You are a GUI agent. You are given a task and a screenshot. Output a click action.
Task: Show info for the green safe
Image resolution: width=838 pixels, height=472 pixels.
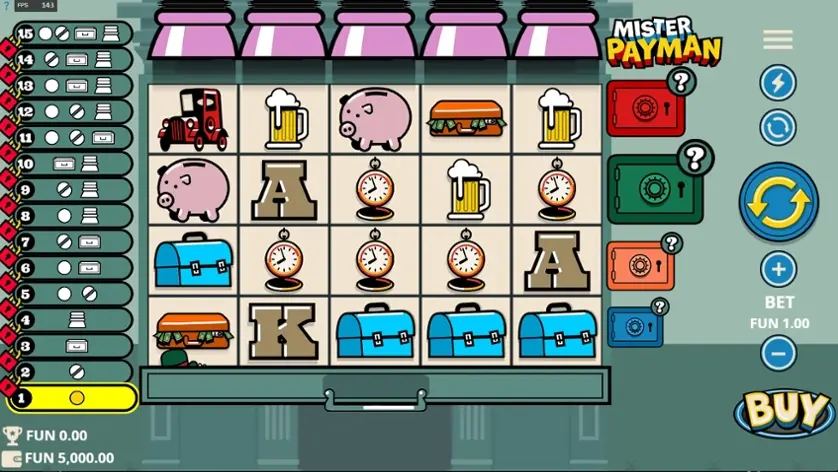coord(694,157)
